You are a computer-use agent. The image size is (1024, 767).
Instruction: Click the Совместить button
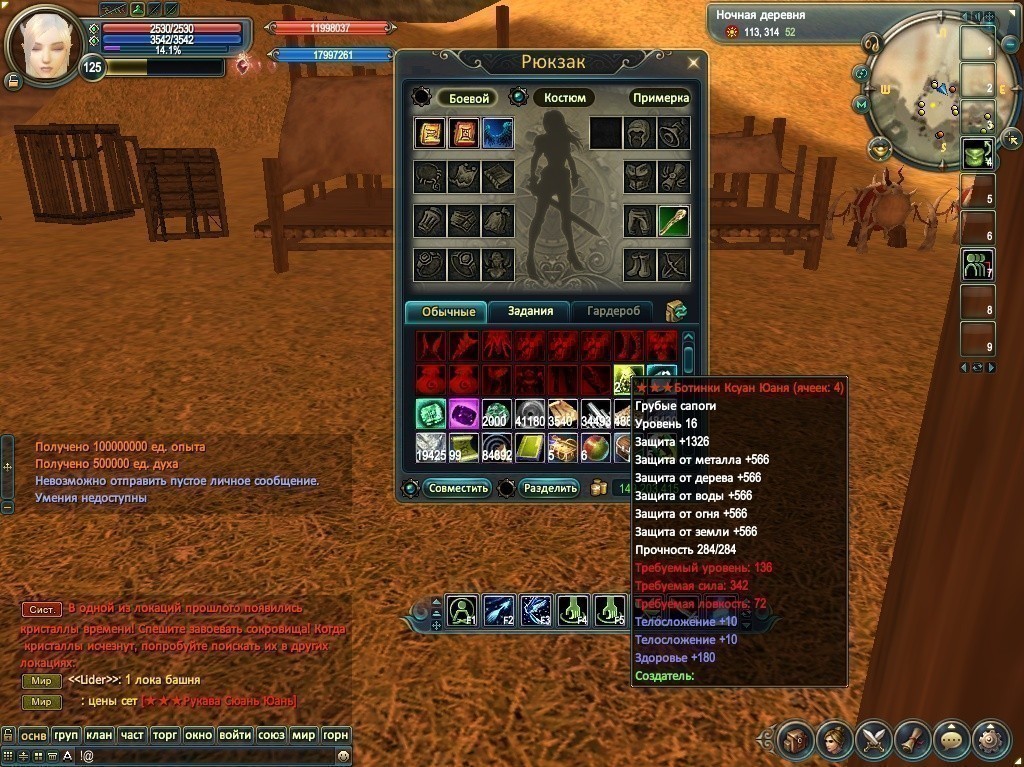coord(457,488)
